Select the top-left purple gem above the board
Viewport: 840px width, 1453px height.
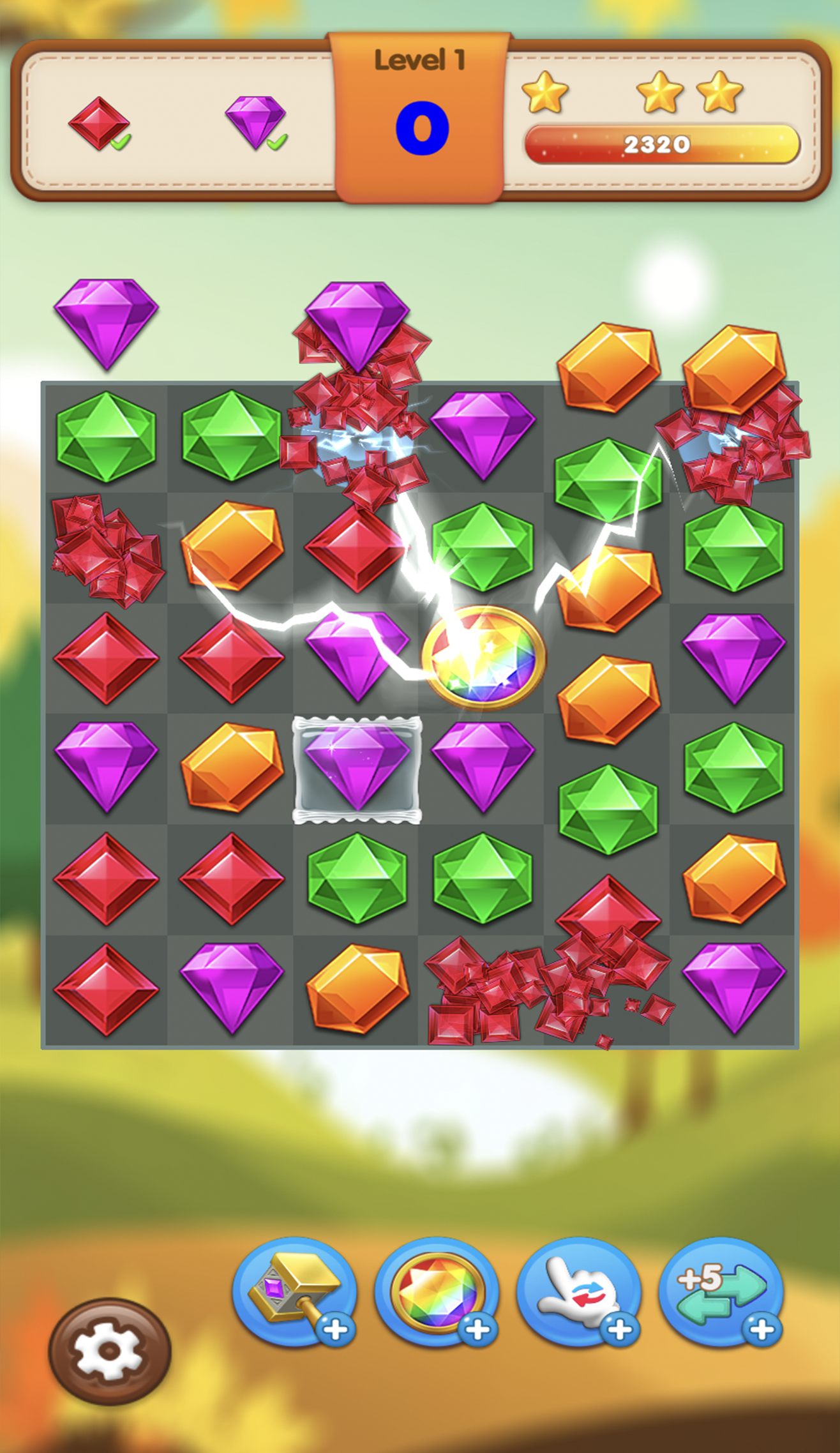(x=106, y=322)
